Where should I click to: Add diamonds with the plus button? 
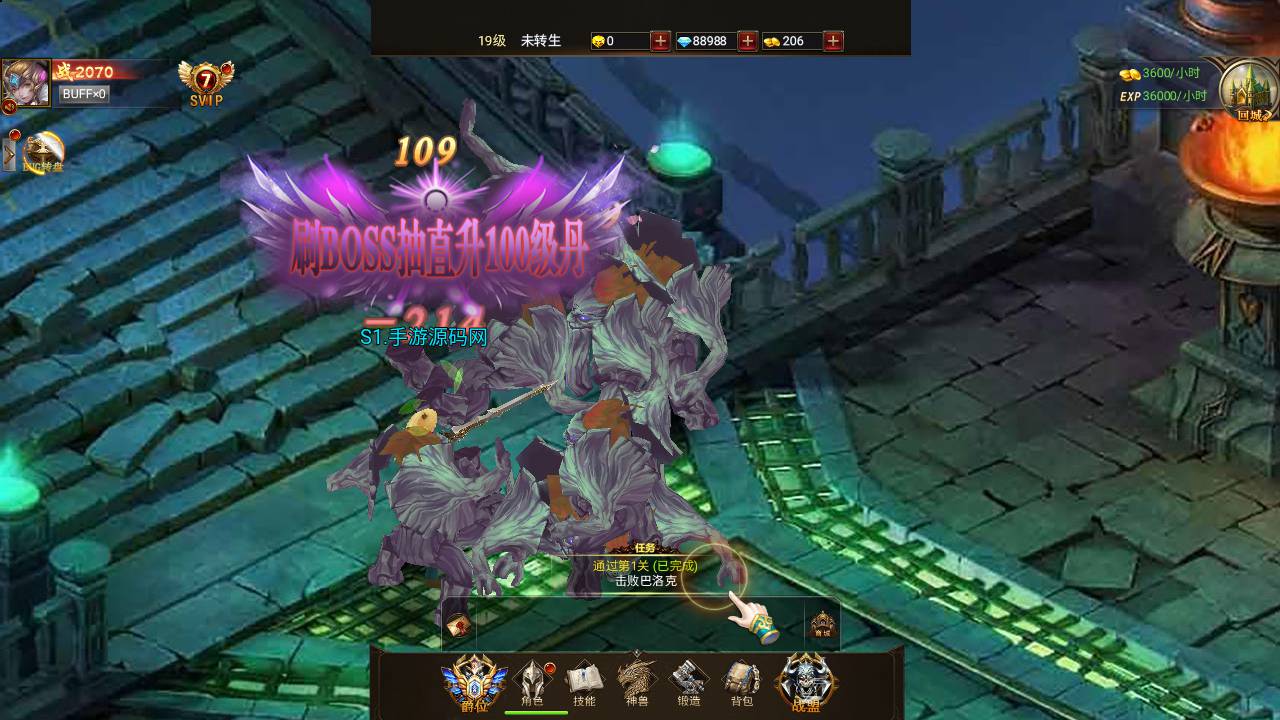(747, 41)
